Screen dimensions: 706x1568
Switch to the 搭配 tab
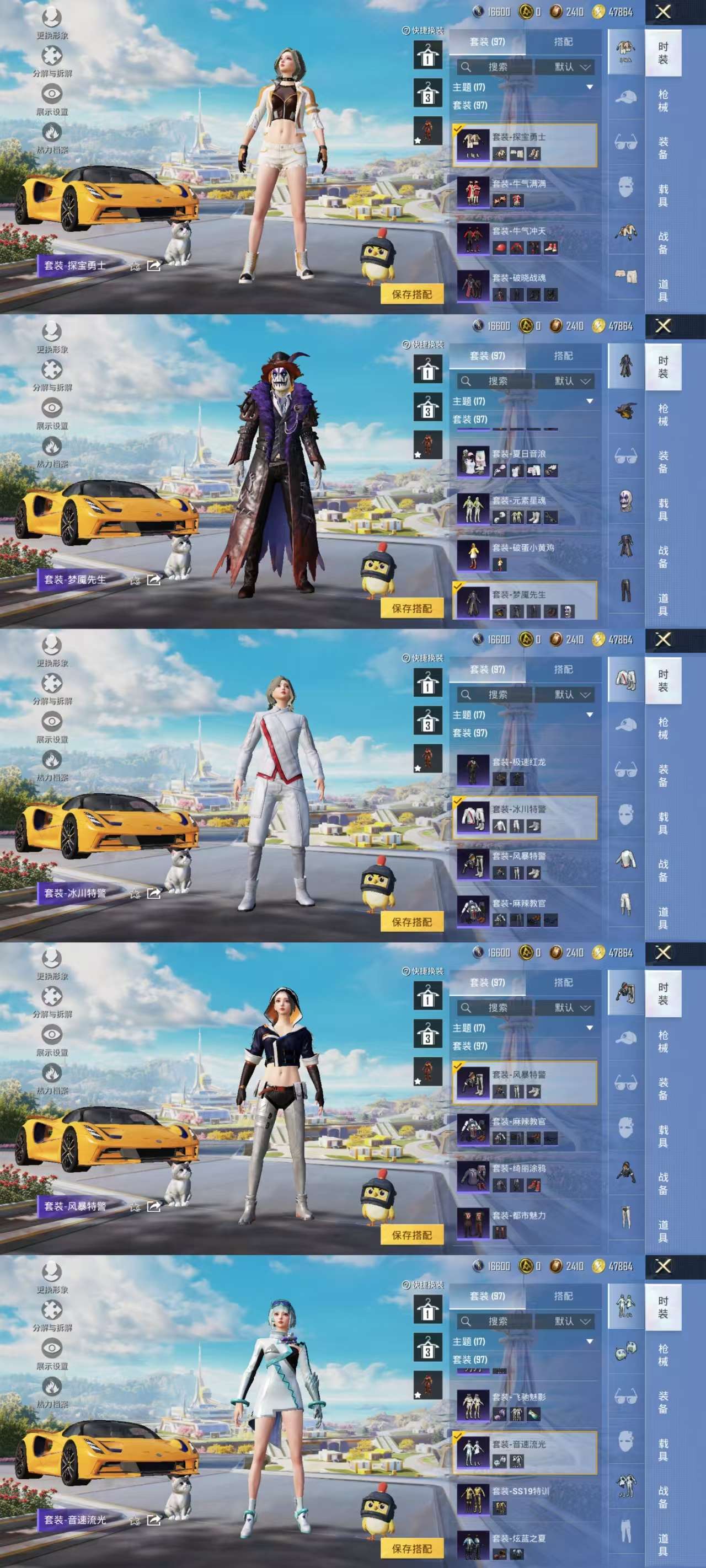564,41
